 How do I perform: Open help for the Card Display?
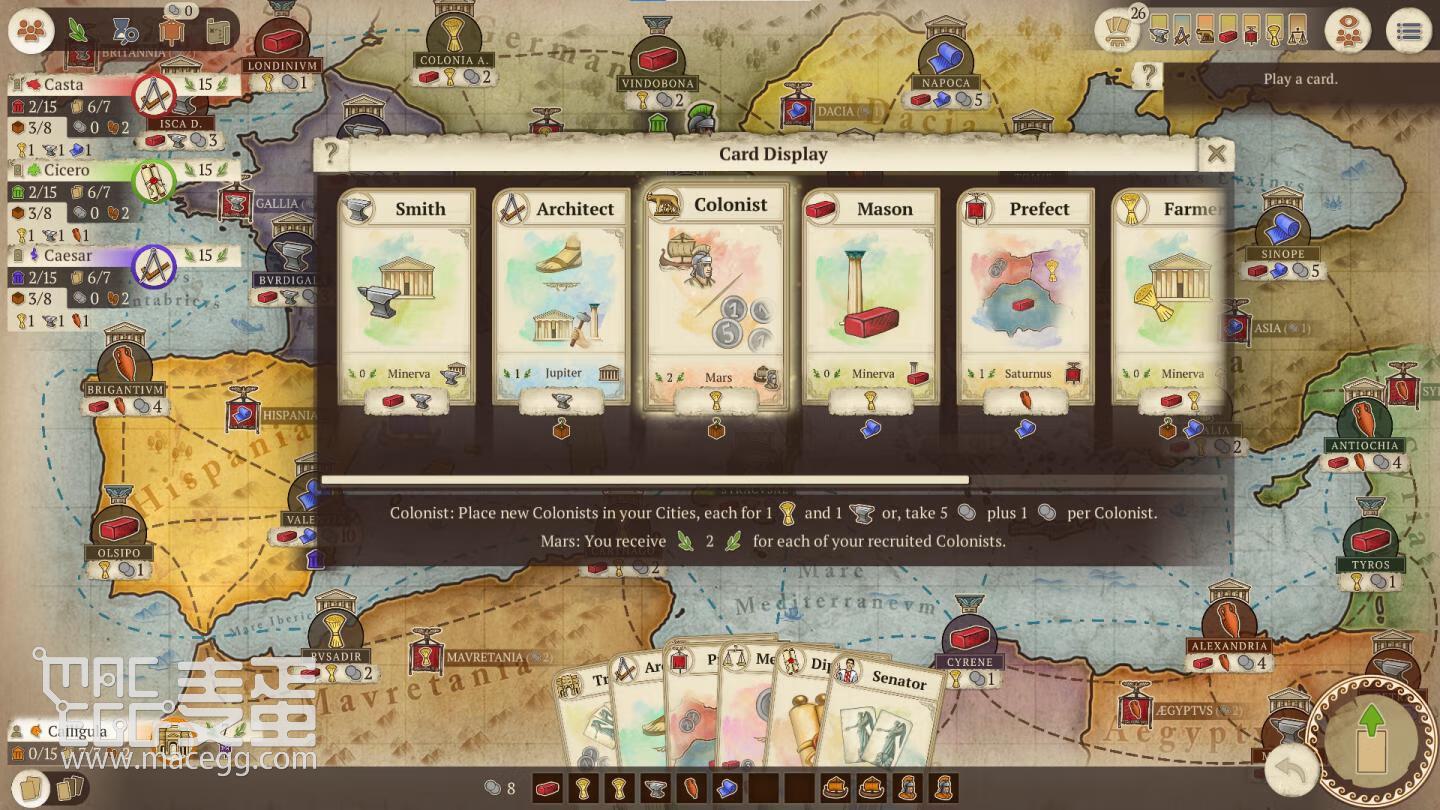pyautogui.click(x=331, y=155)
